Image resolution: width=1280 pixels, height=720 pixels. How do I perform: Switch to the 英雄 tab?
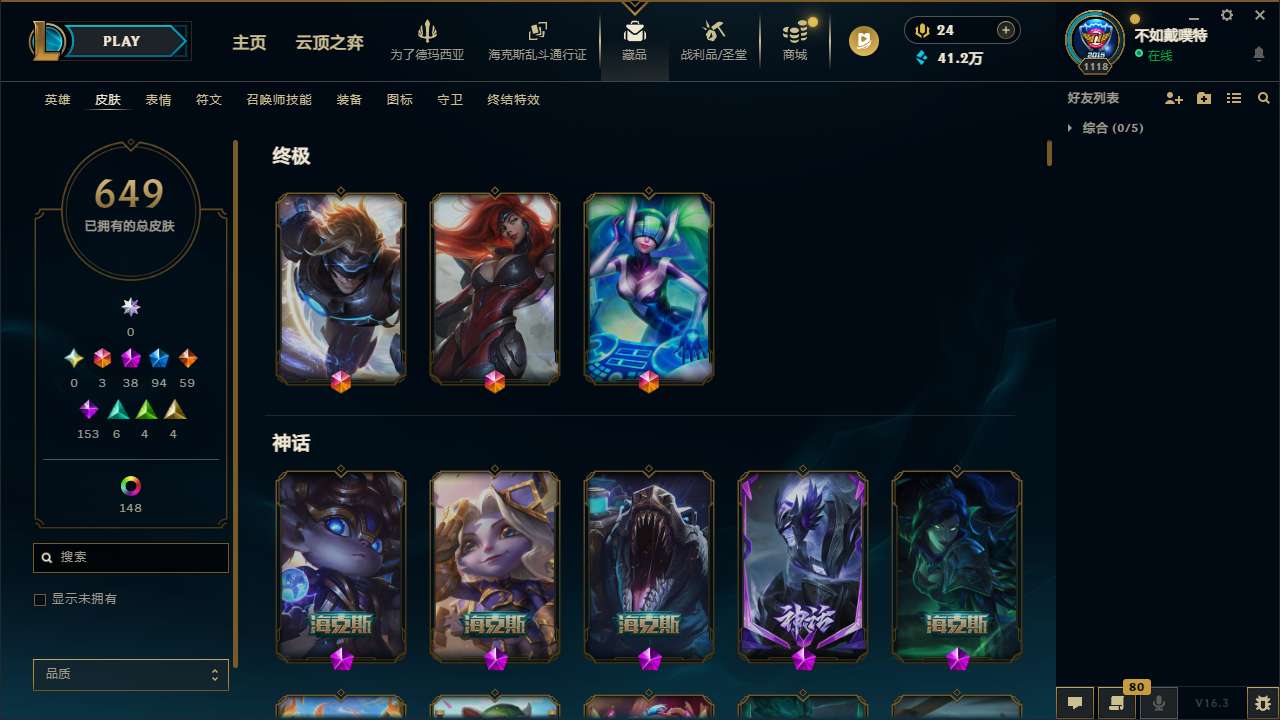[x=57, y=100]
